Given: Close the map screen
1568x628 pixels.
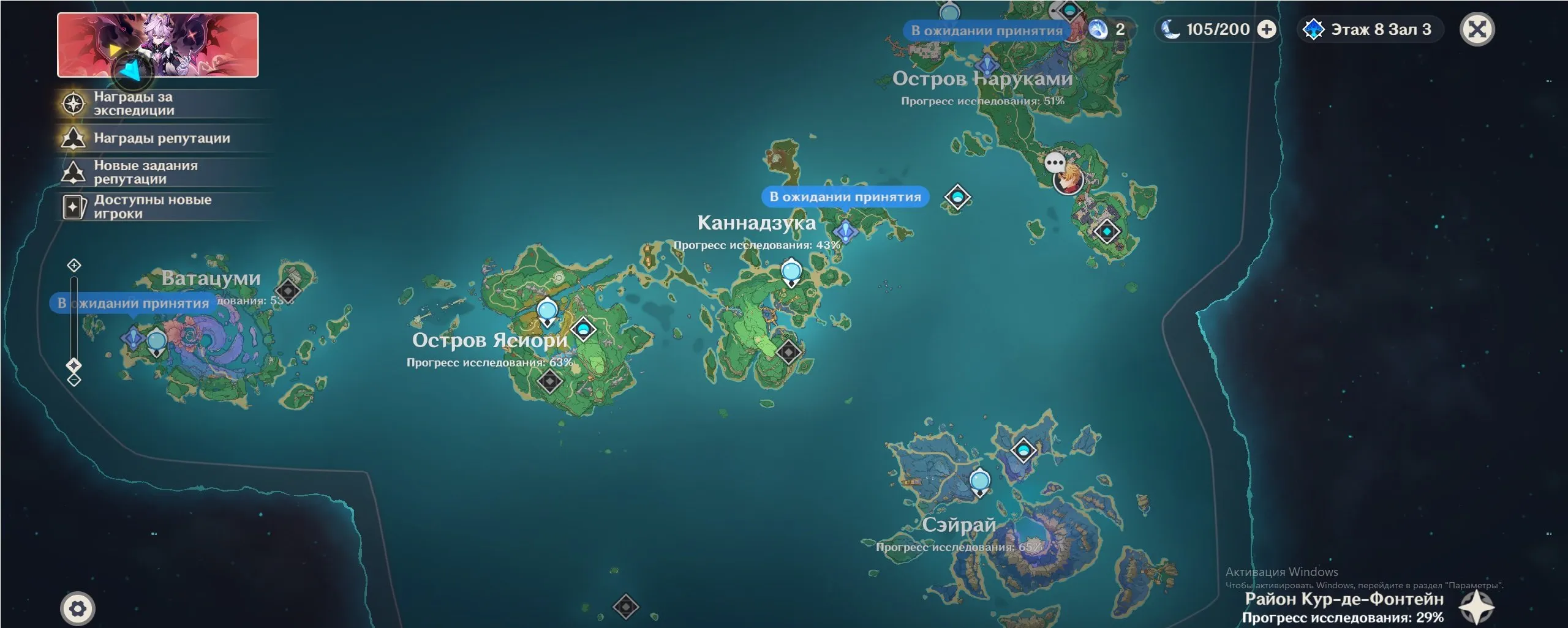Looking at the screenshot, I should point(1477,29).
